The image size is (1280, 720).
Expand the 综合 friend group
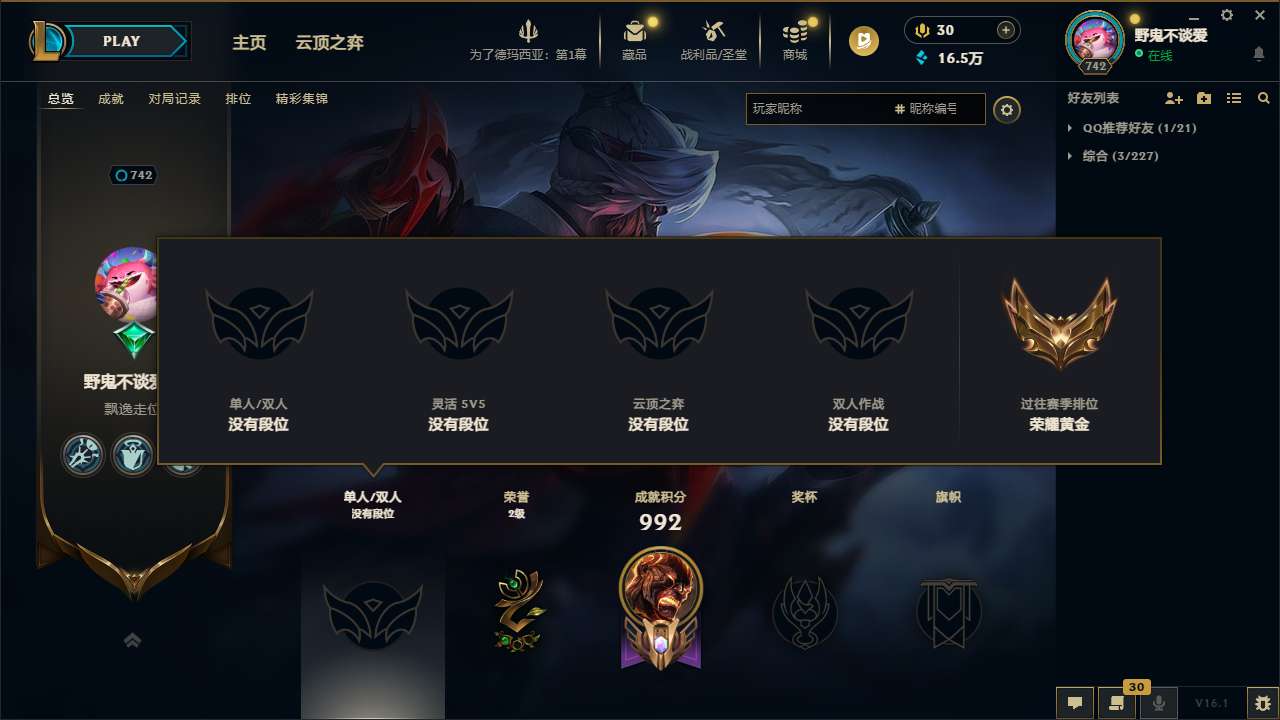1072,156
